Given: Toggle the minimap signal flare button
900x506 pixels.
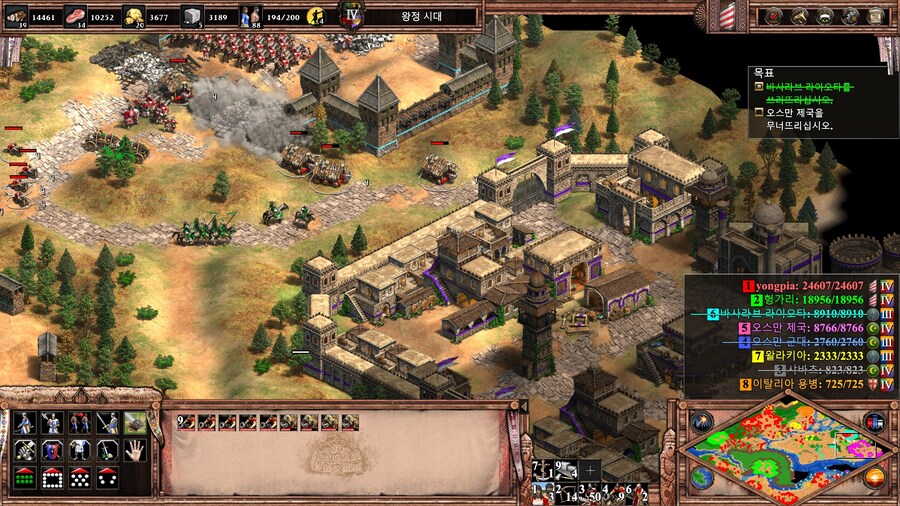Looking at the screenshot, I should 702,420.
